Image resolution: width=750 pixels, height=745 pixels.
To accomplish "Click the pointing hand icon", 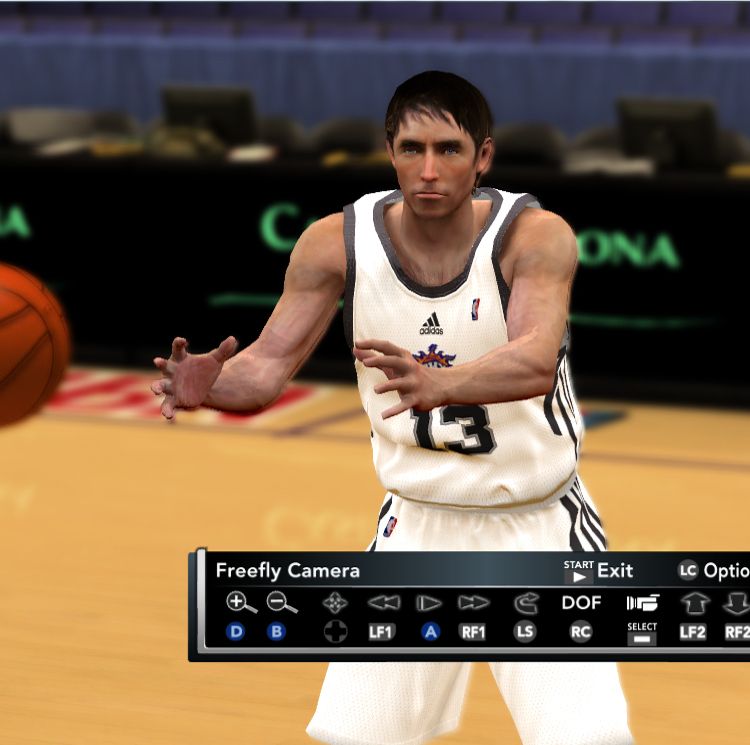I will [642, 602].
